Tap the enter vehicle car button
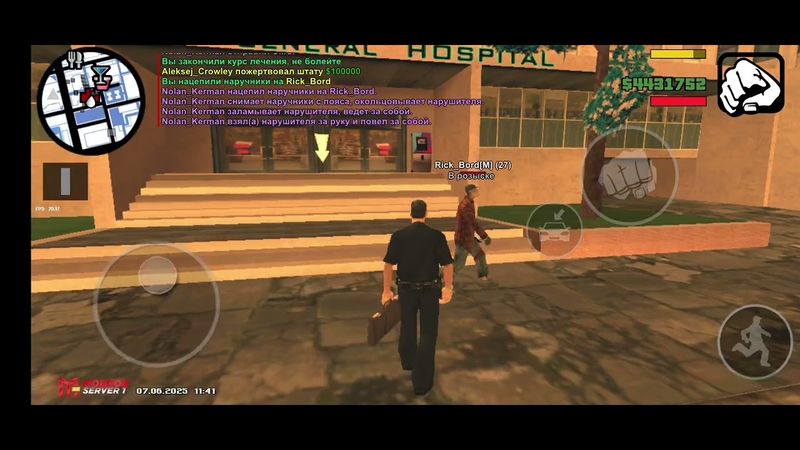800x450 pixels. click(x=555, y=230)
